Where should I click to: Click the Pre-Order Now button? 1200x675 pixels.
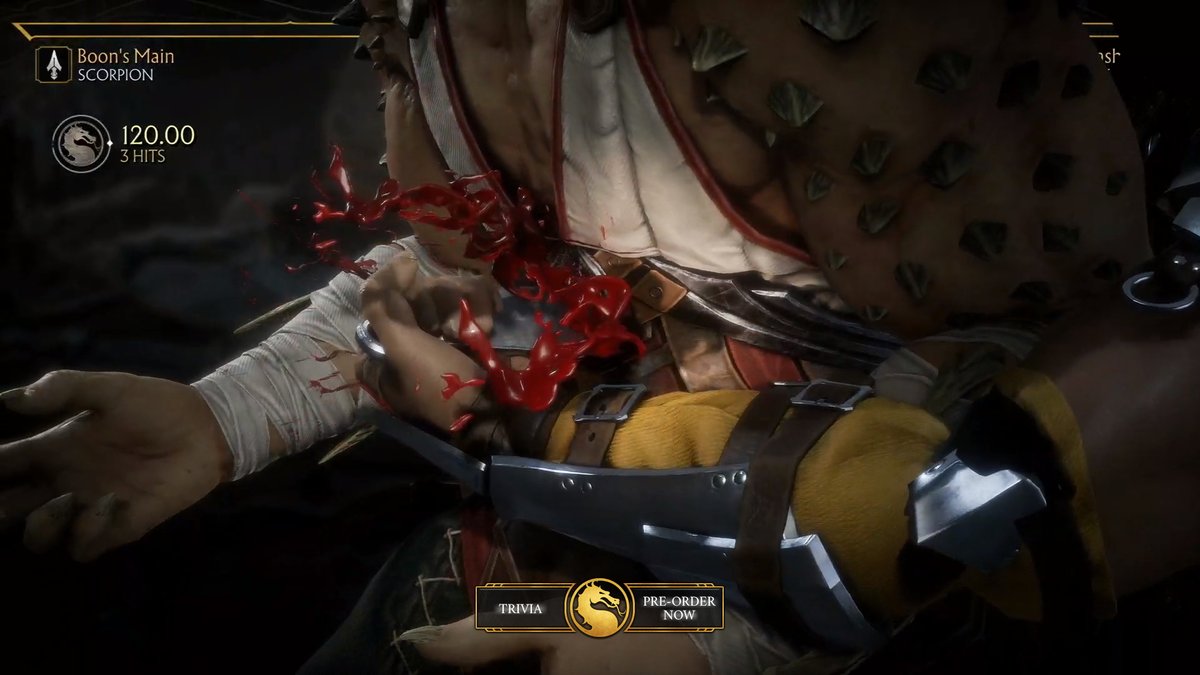click(676, 607)
